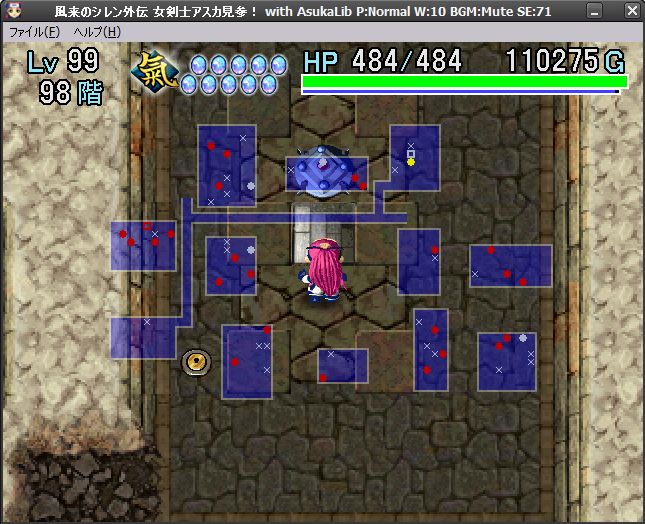
Task: Minimize the game window
Action: 594,11
